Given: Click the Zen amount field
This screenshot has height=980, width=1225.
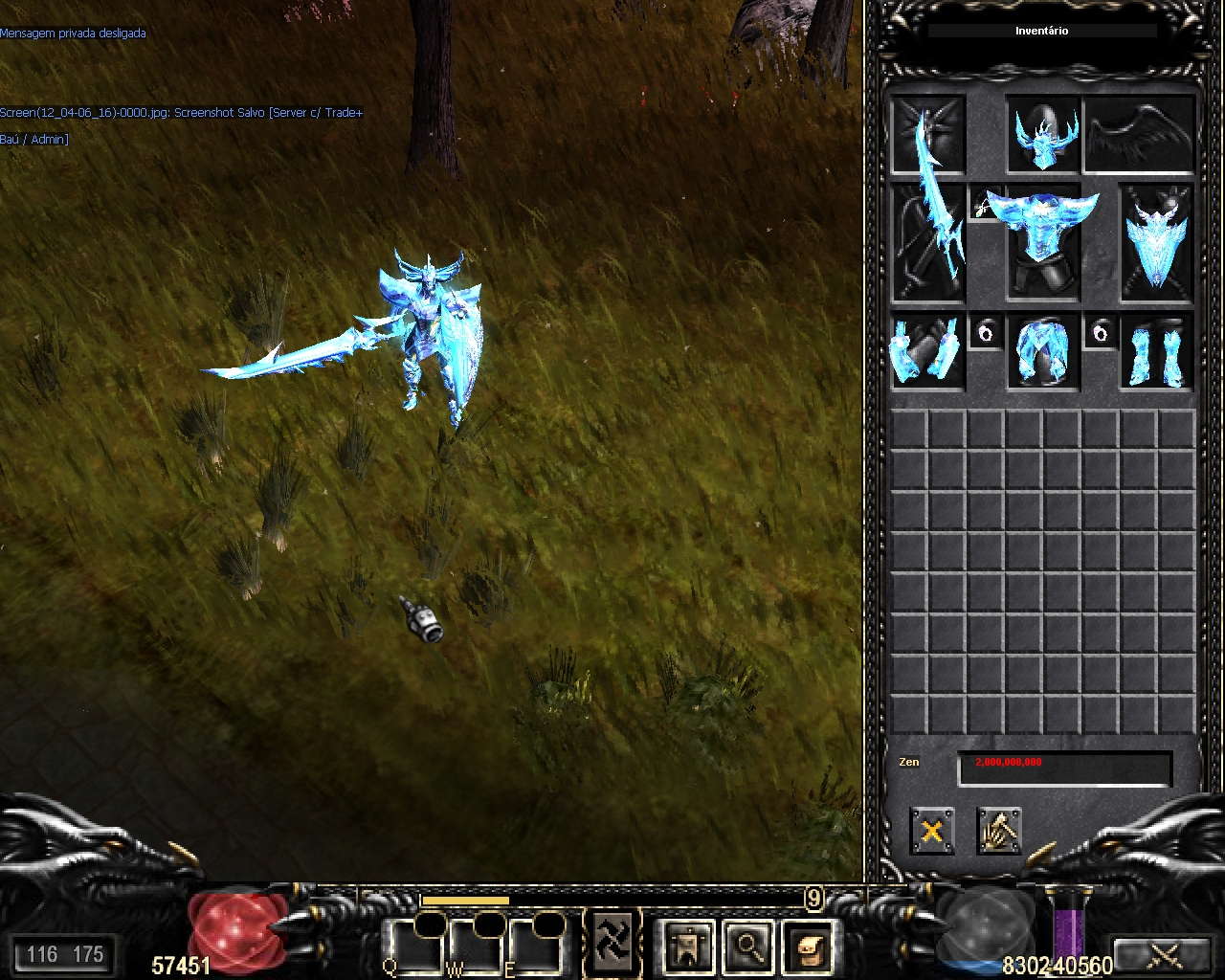Looking at the screenshot, I should pos(1064,768).
